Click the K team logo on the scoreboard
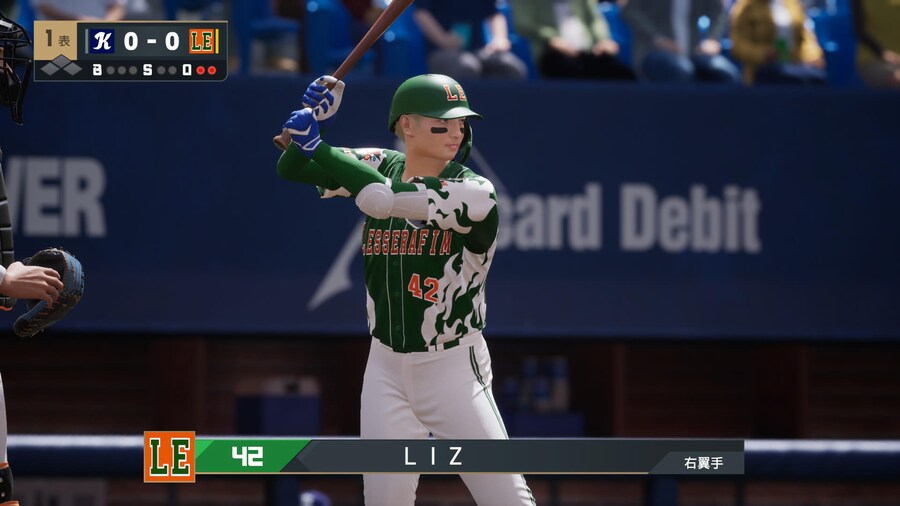The image size is (900, 506). click(x=101, y=41)
